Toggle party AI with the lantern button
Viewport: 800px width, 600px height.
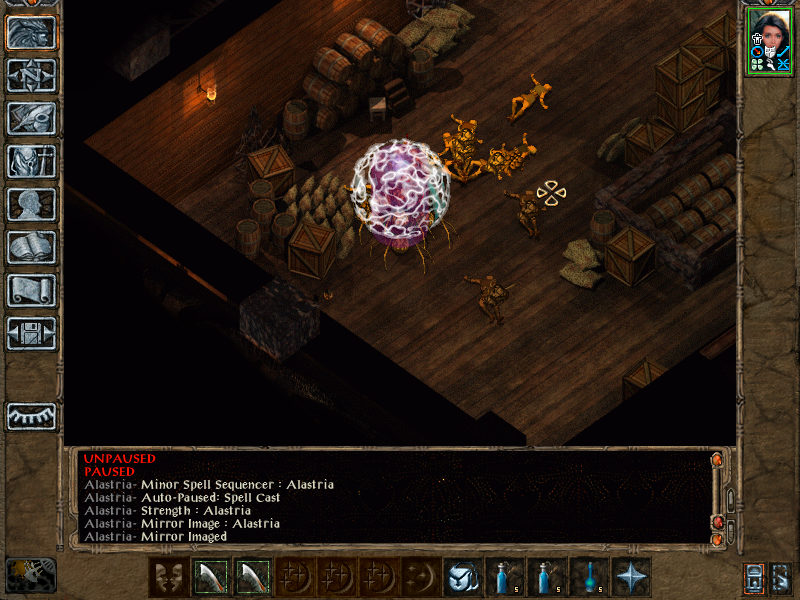[x=753, y=578]
